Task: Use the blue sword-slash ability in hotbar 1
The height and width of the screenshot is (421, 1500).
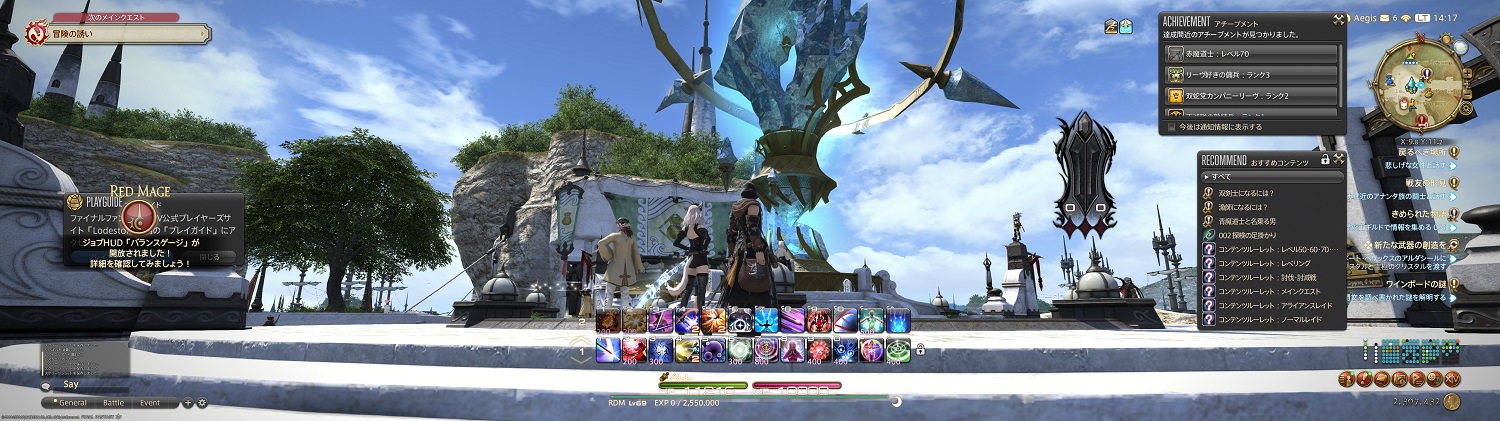Action: pyautogui.click(x=607, y=349)
